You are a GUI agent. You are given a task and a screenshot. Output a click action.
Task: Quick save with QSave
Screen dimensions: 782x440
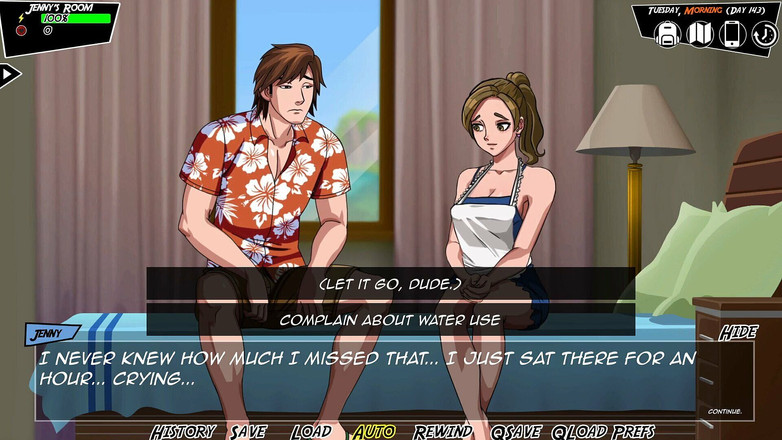(x=516, y=431)
